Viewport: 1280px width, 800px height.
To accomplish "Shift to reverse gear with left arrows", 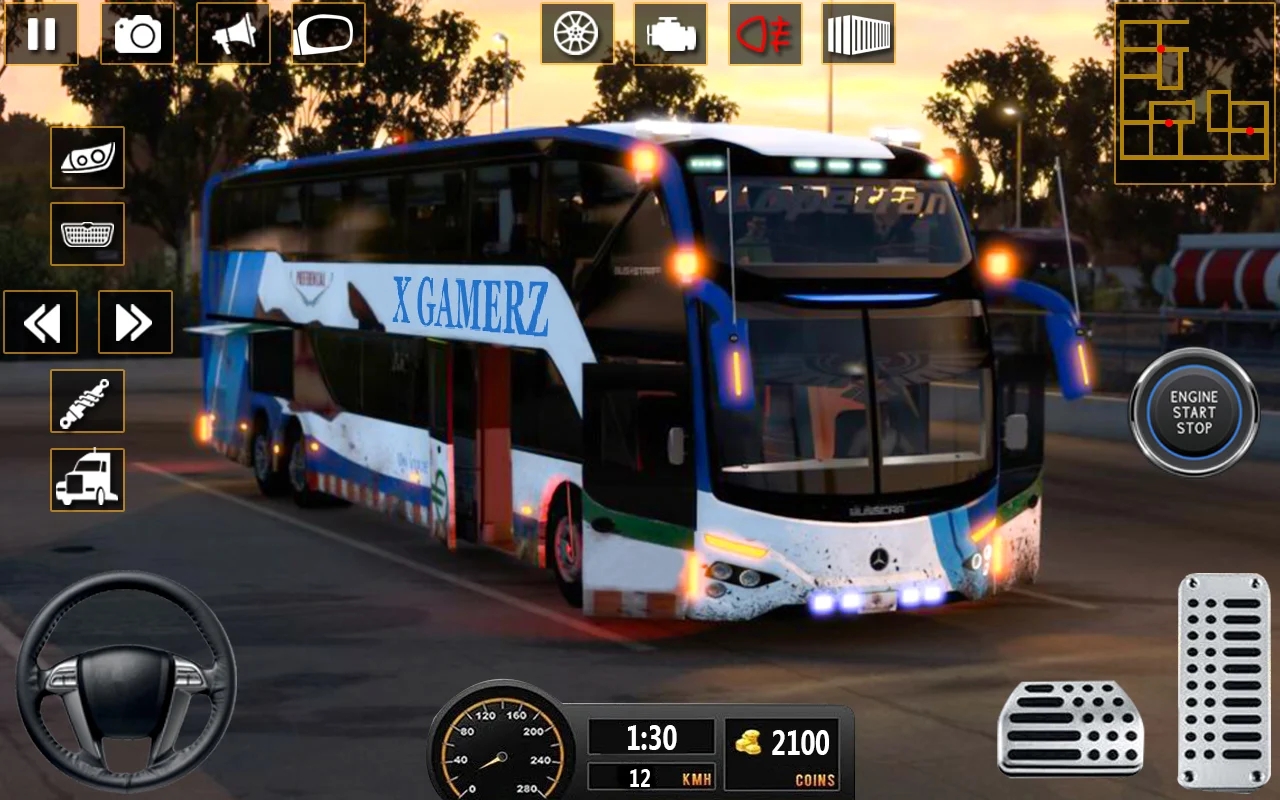I will coord(41,322).
